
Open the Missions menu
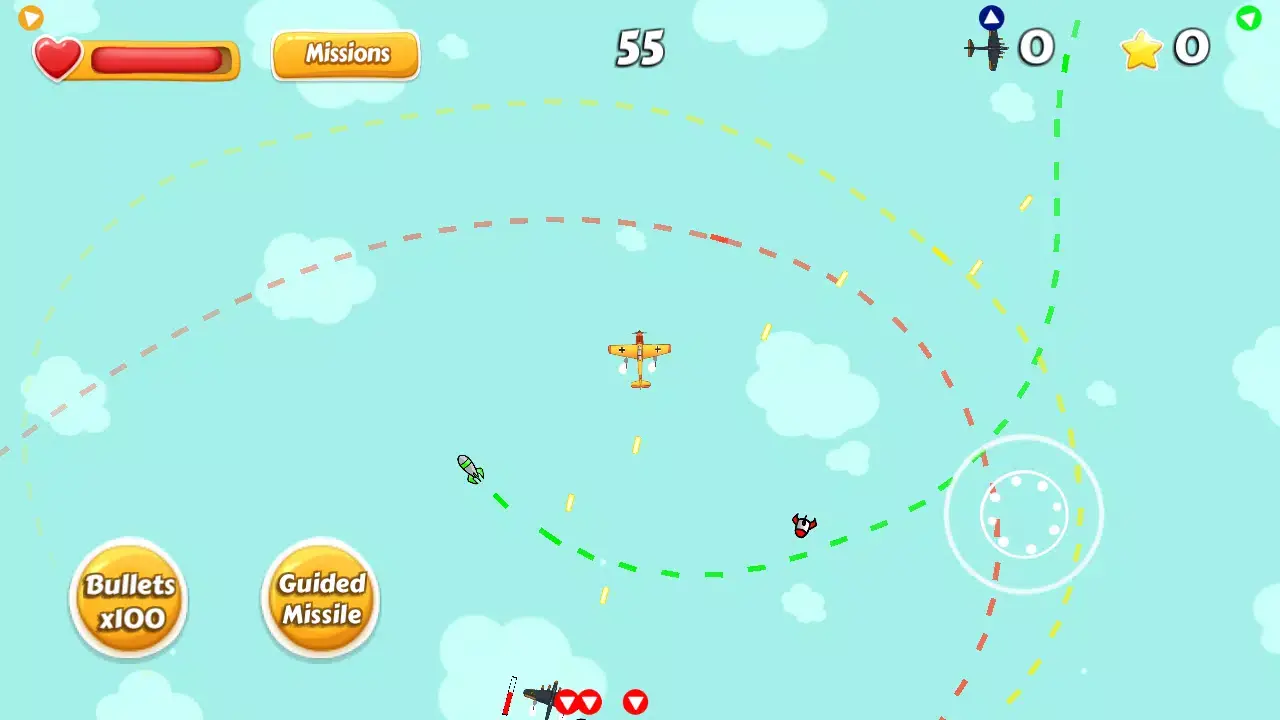(x=345, y=54)
